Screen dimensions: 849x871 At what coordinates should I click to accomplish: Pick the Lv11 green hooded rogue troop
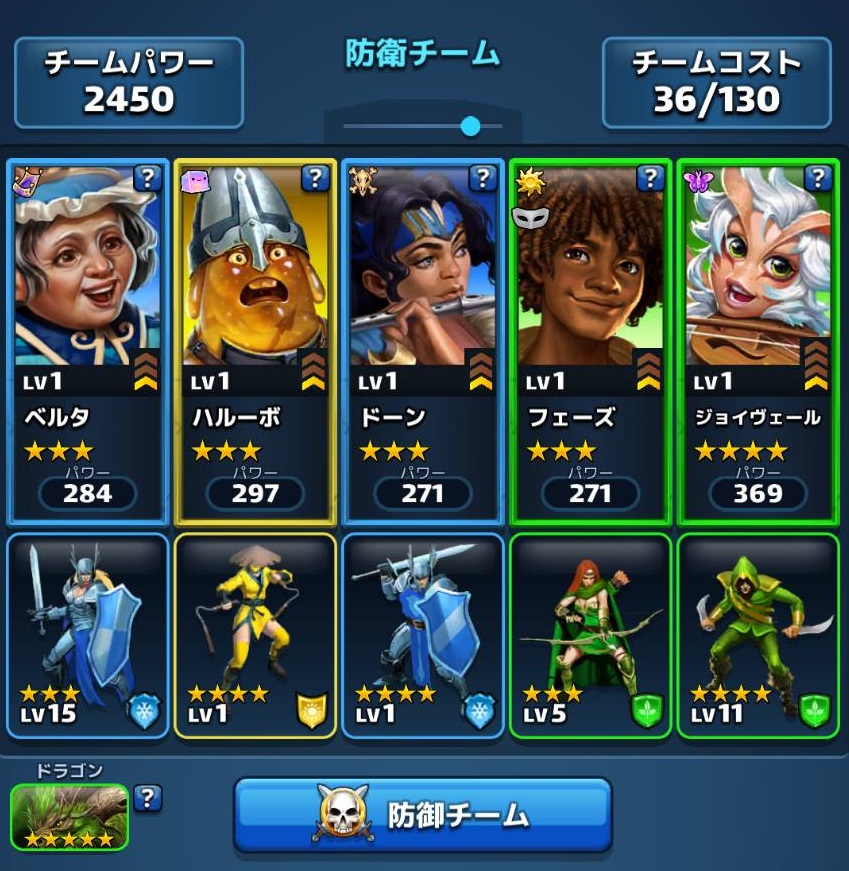[x=757, y=636]
